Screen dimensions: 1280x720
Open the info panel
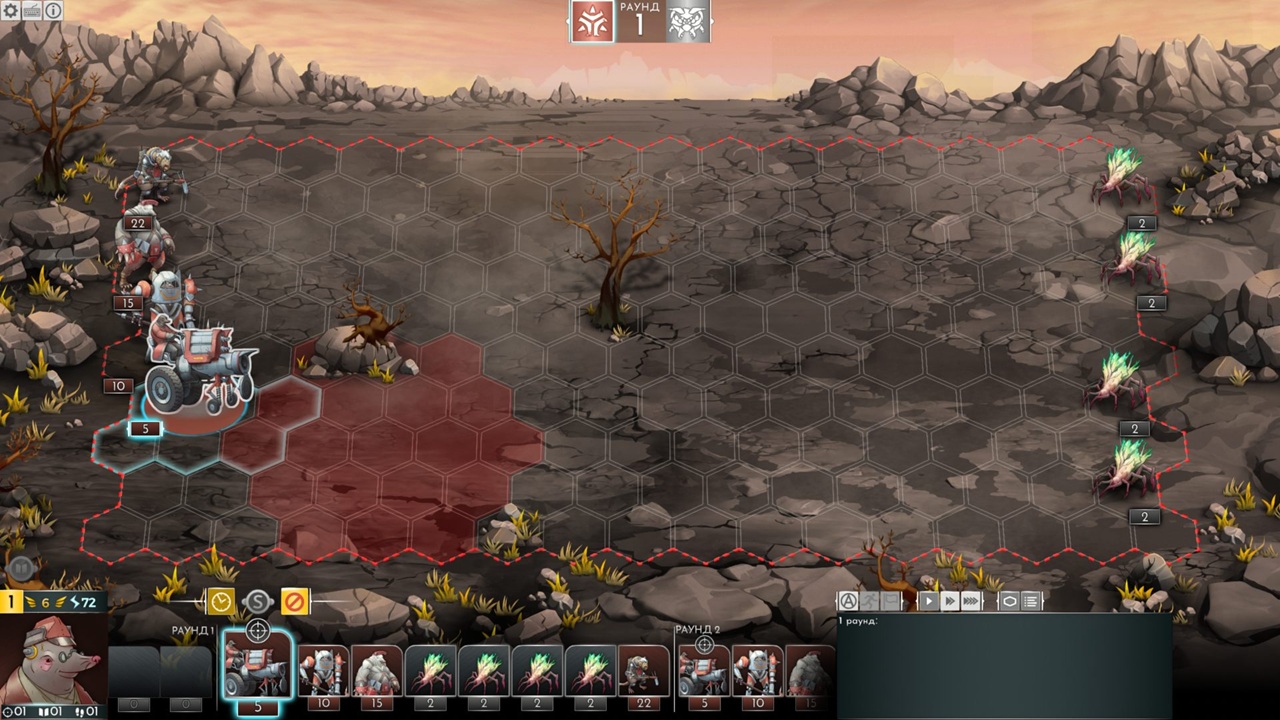click(x=53, y=10)
